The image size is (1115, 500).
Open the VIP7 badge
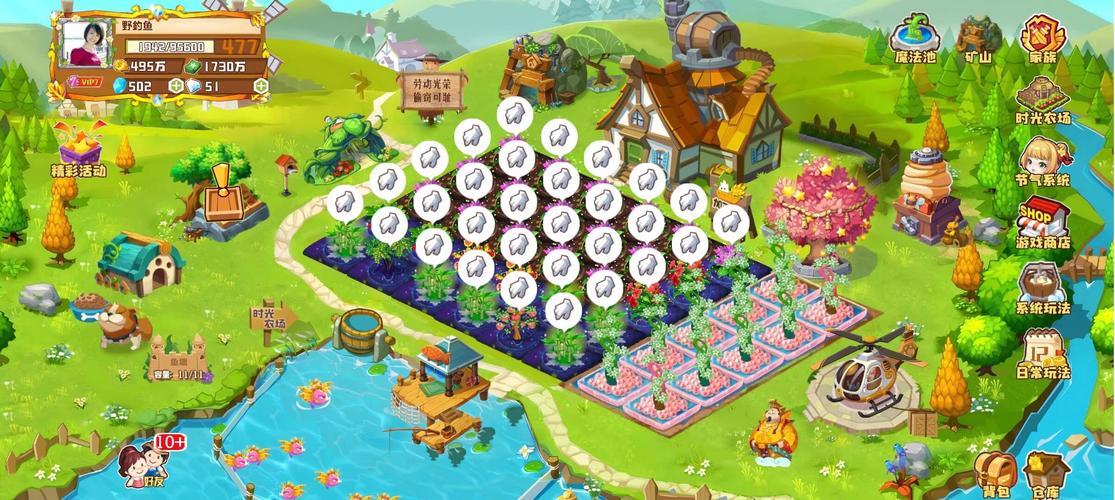(x=88, y=82)
